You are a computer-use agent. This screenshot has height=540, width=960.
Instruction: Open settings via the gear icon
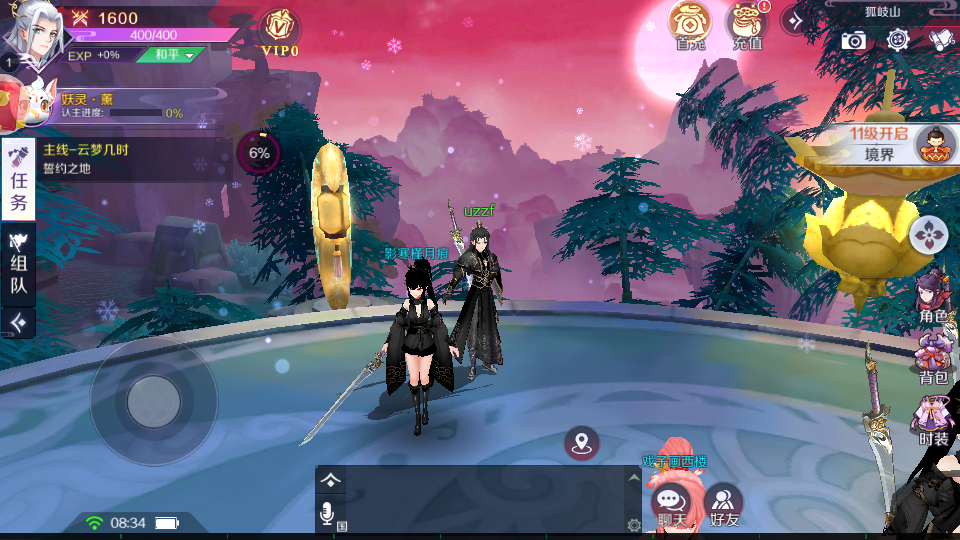coord(897,40)
